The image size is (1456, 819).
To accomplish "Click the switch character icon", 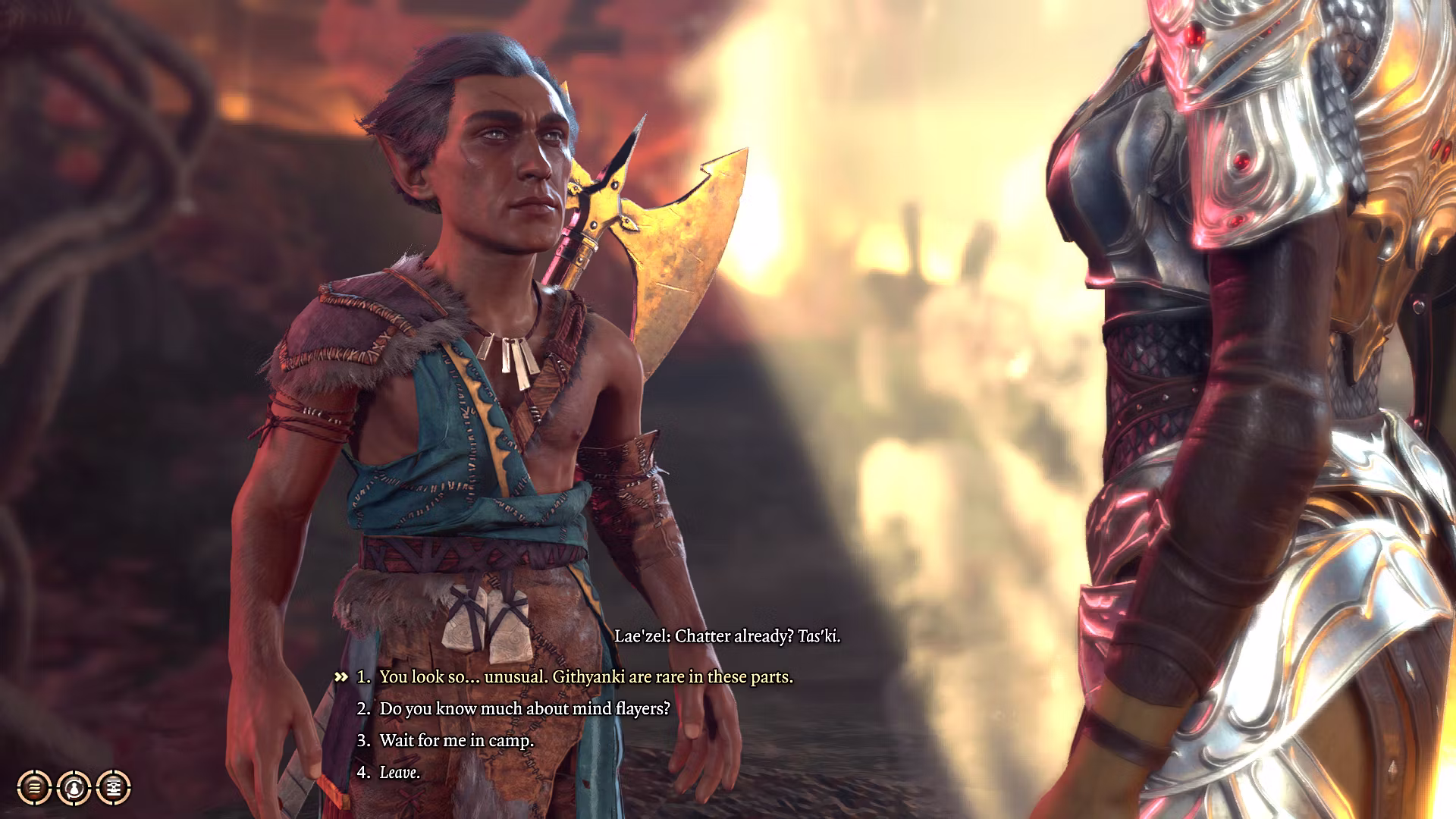I will [x=74, y=788].
